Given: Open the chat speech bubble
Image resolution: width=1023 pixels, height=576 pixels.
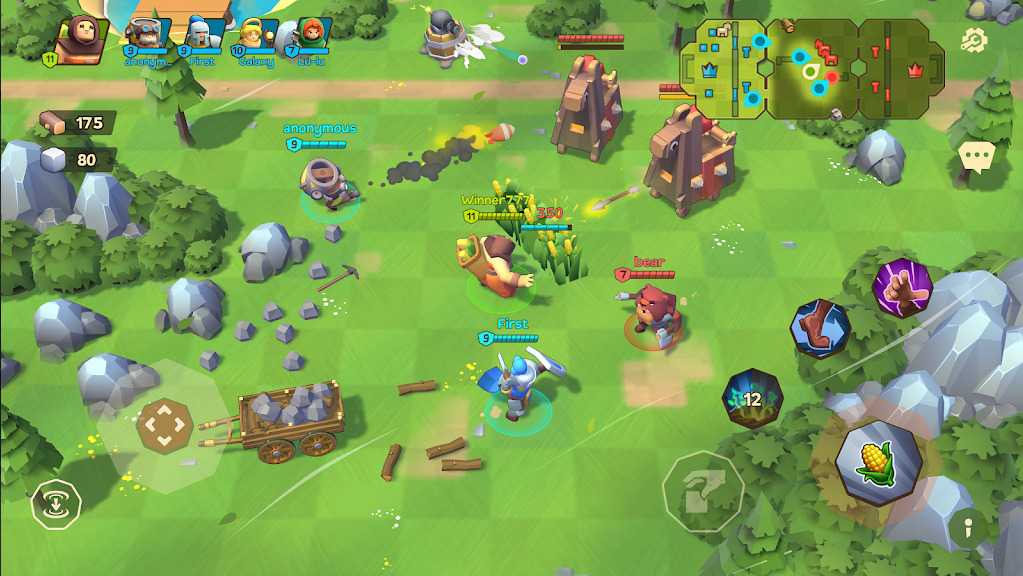Looking at the screenshot, I should click(x=975, y=156).
